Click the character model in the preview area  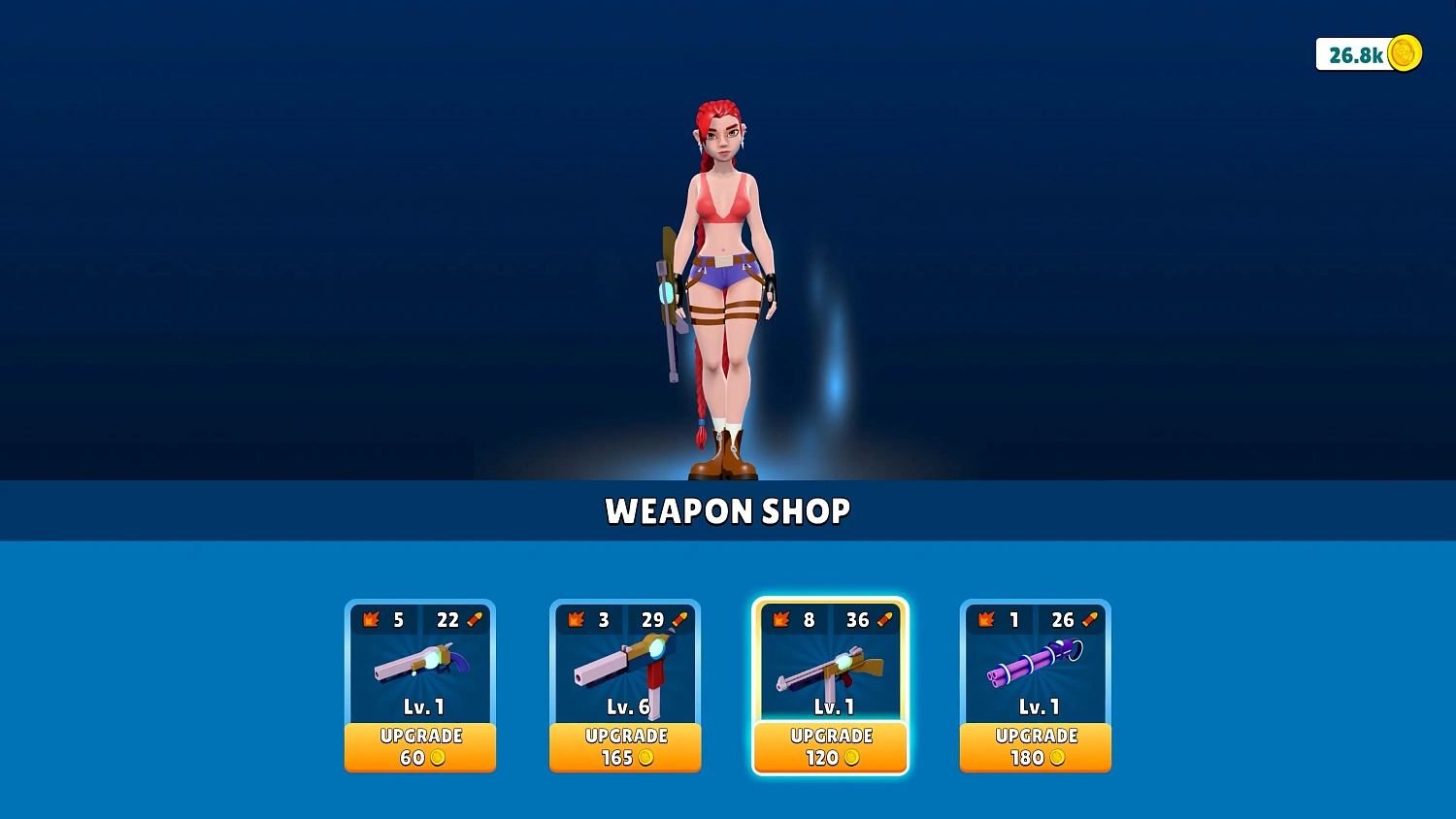(x=725, y=272)
